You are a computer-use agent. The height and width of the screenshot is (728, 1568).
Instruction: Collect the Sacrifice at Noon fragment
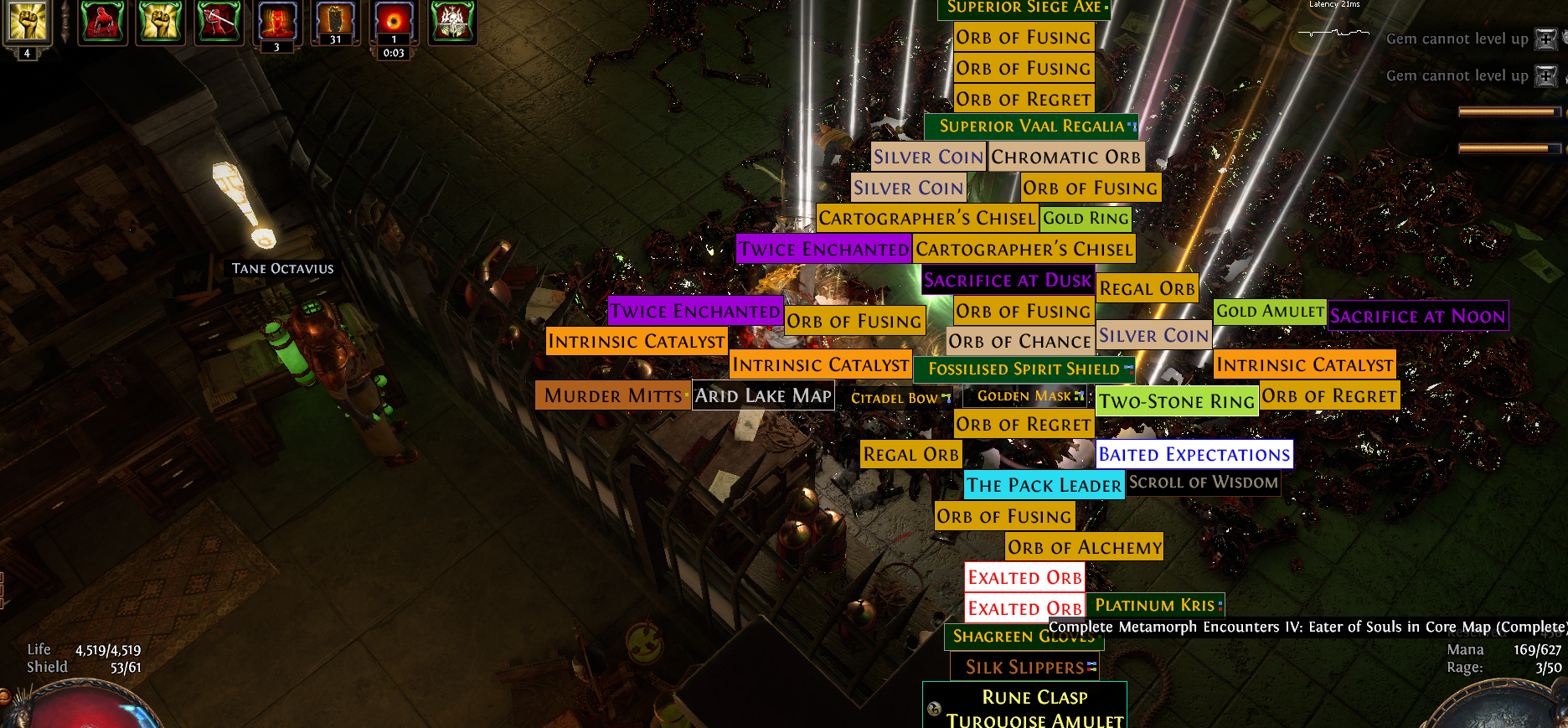1417,317
